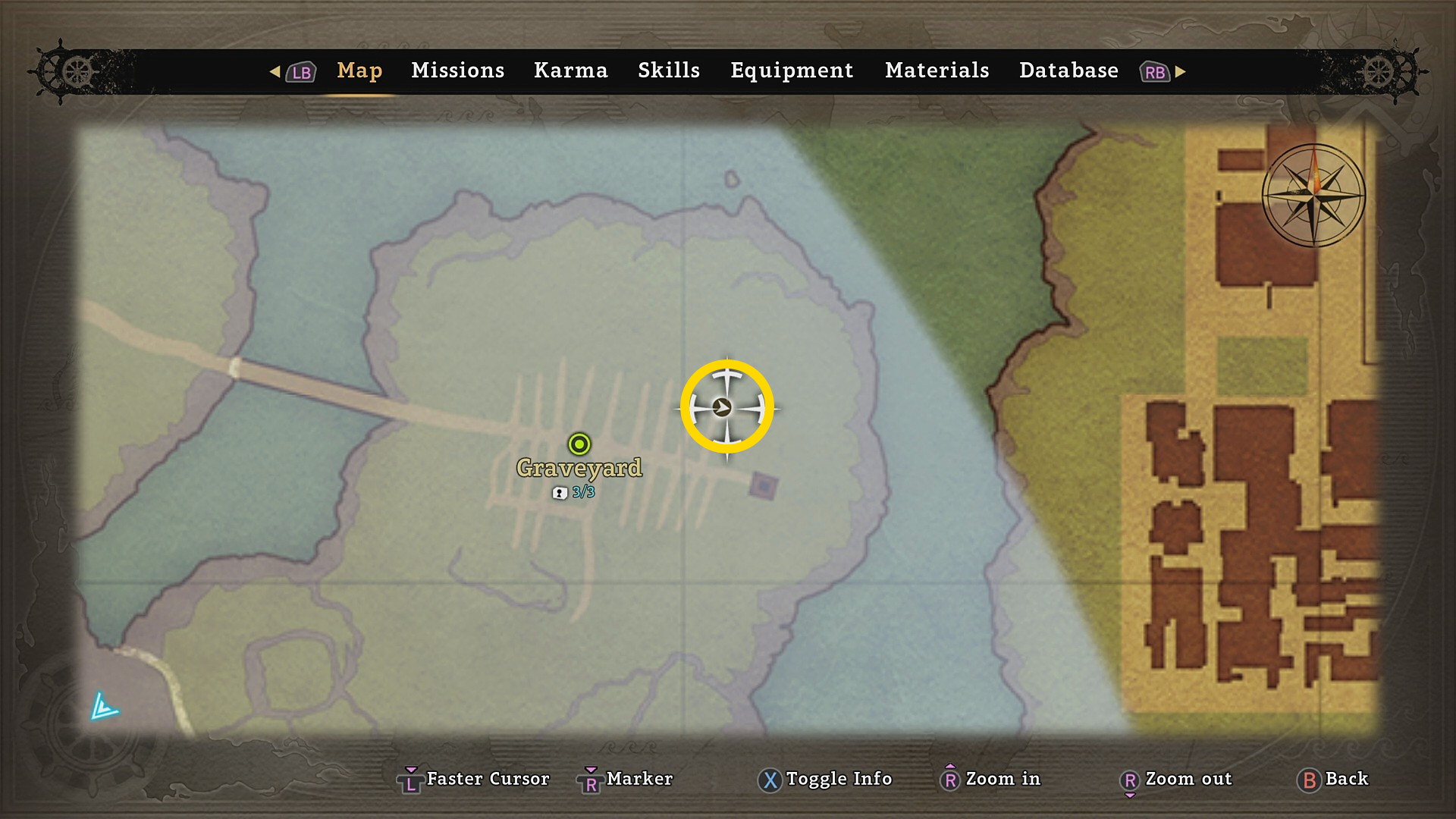Select the green Graveyard map marker
This screenshot has height=819, width=1456.
579,444
